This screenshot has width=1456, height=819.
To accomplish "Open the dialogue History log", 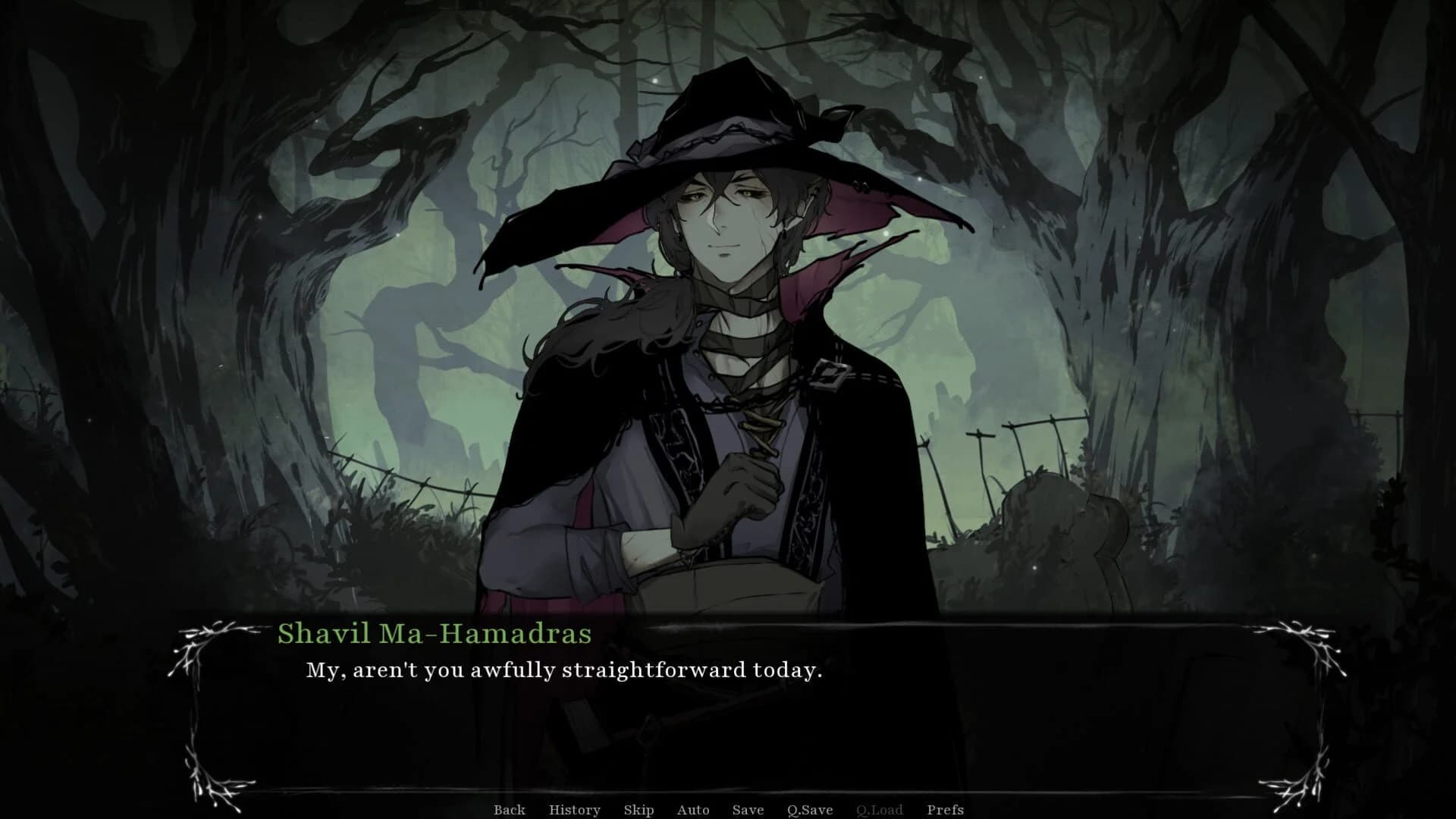I will coord(574,810).
